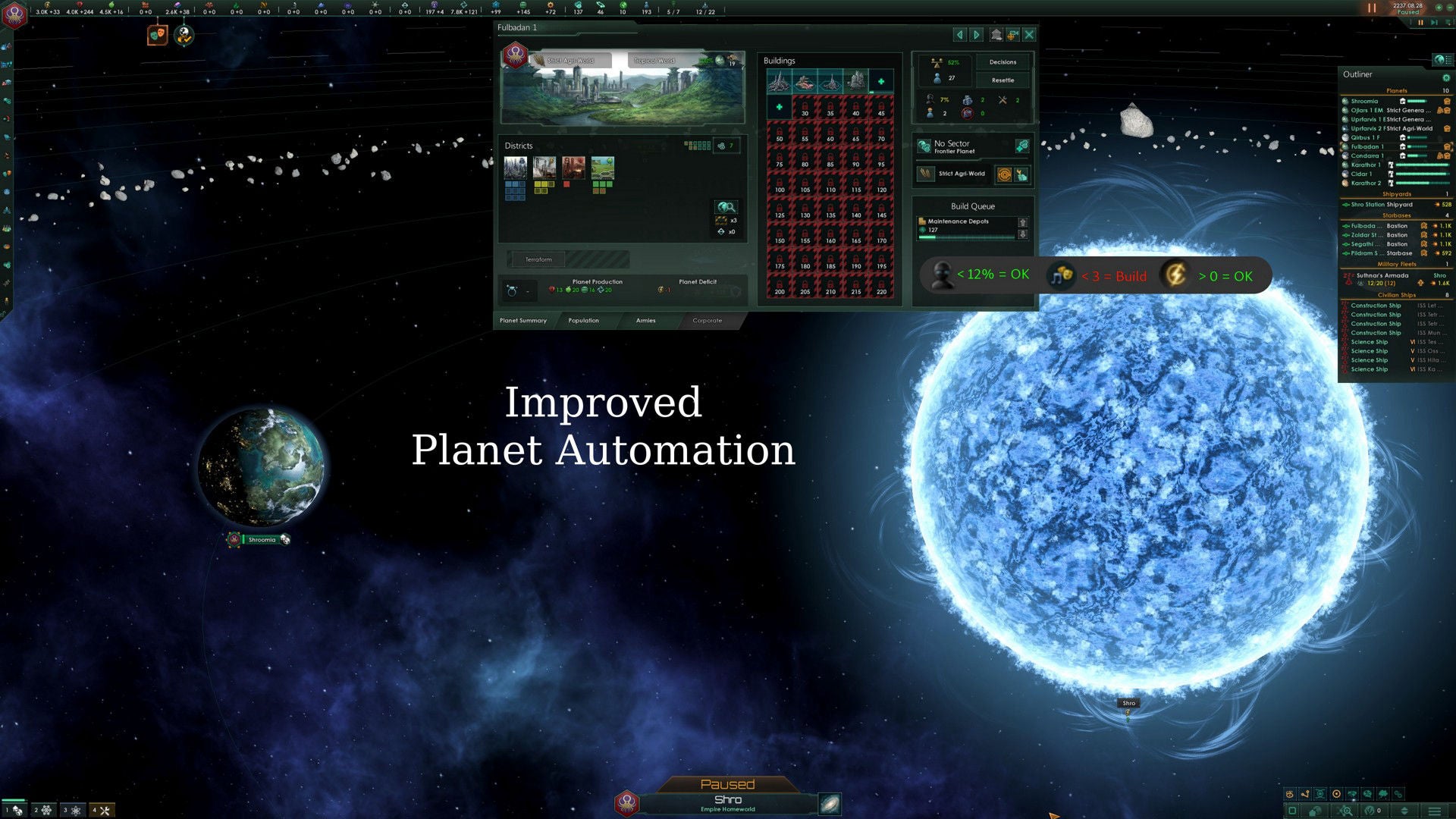Switch to the Population tab

pyautogui.click(x=583, y=320)
